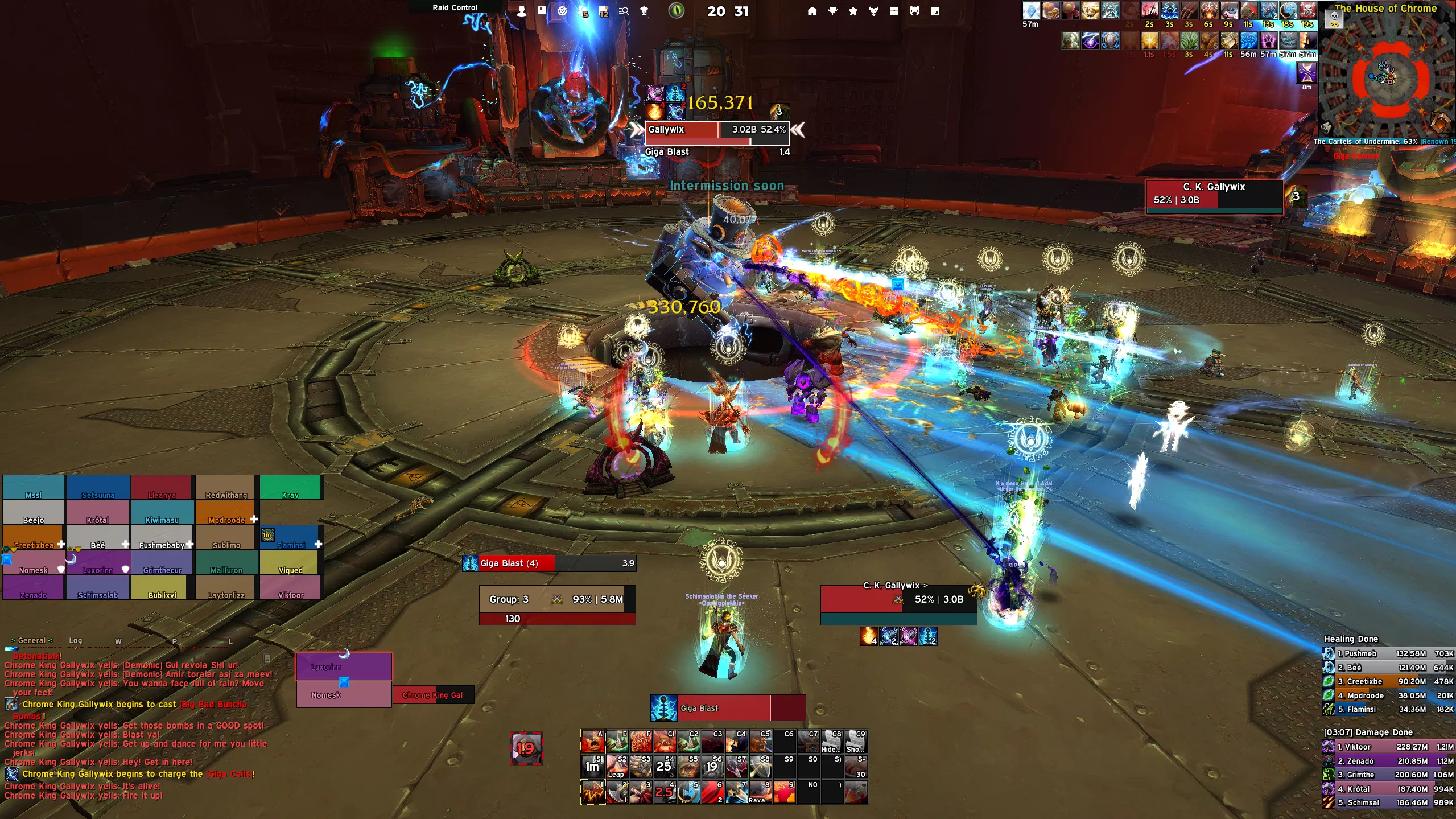Click the house icon in the top bar
Viewport: 1456px width, 819px height.
812,11
